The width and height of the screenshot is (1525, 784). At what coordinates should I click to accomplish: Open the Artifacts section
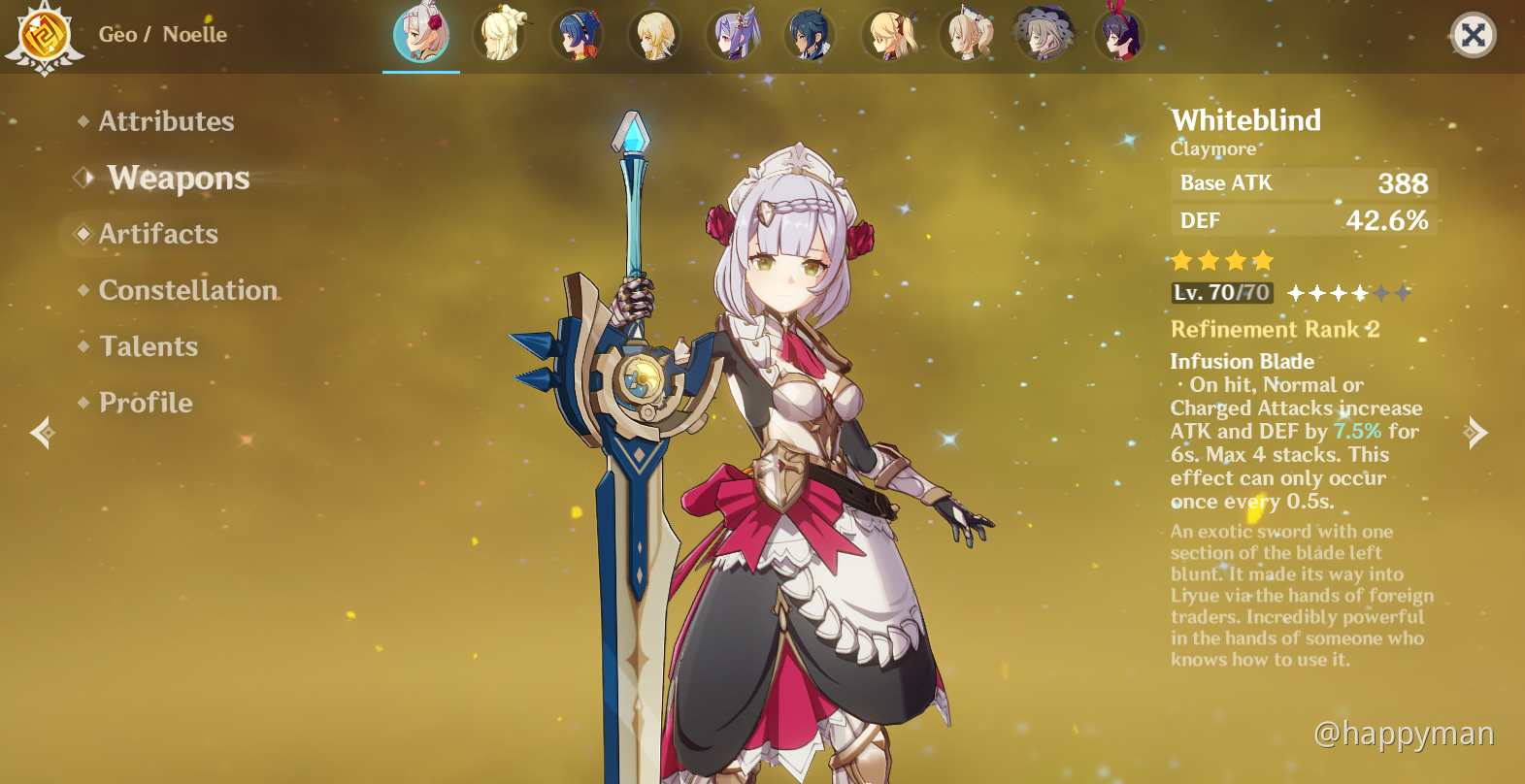[157, 234]
